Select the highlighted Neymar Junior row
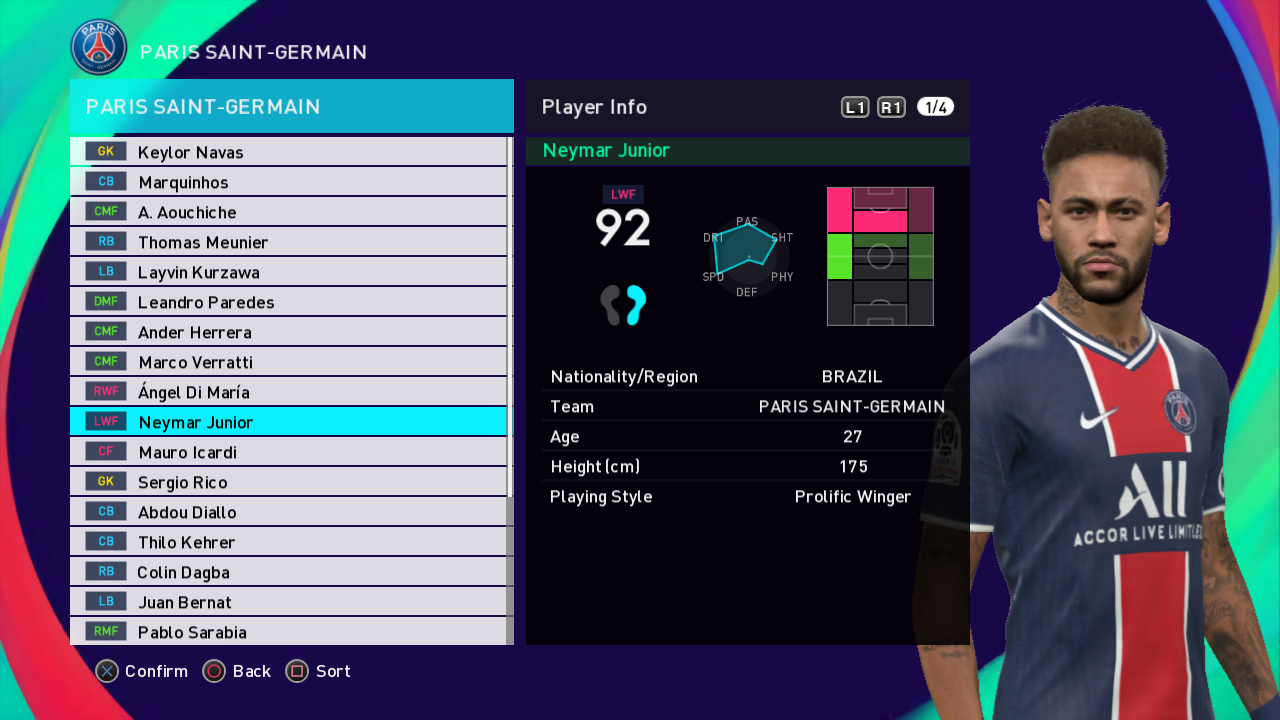 click(x=288, y=422)
